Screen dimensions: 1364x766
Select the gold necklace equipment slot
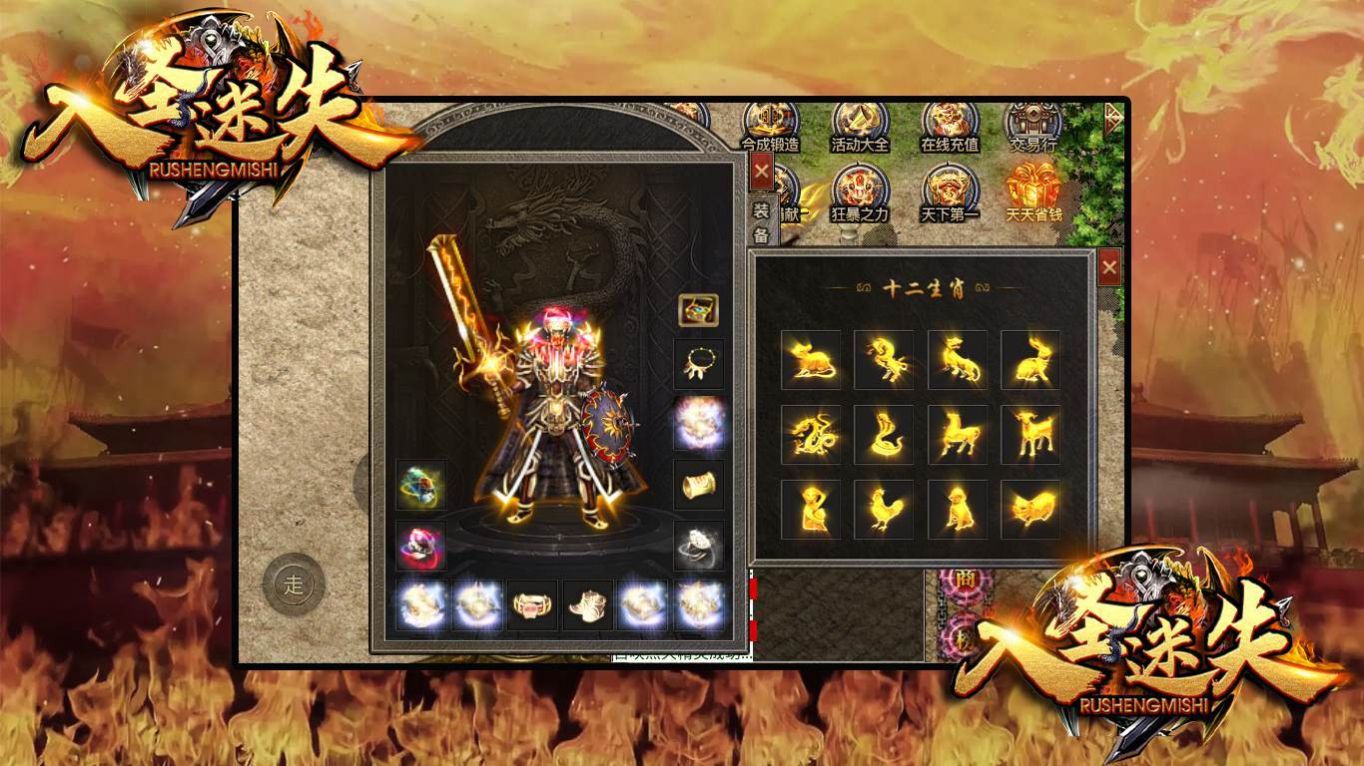coord(699,363)
